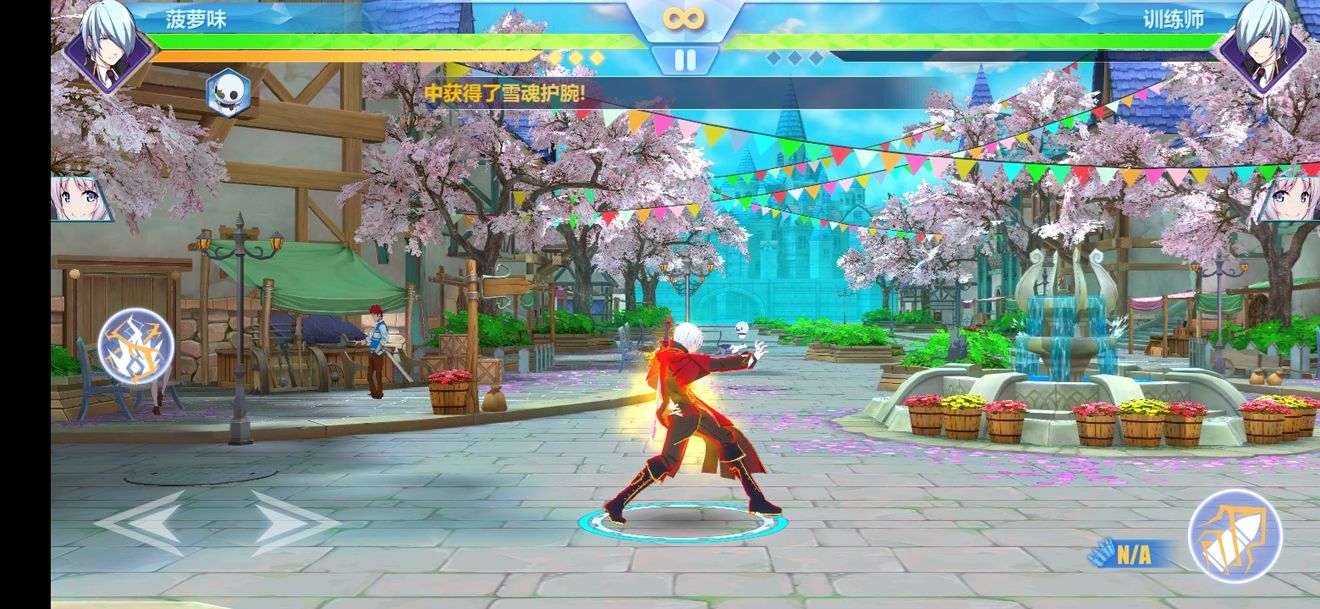Activate the lightning skill button
Viewport: 1320px width, 609px height.
[x=136, y=347]
